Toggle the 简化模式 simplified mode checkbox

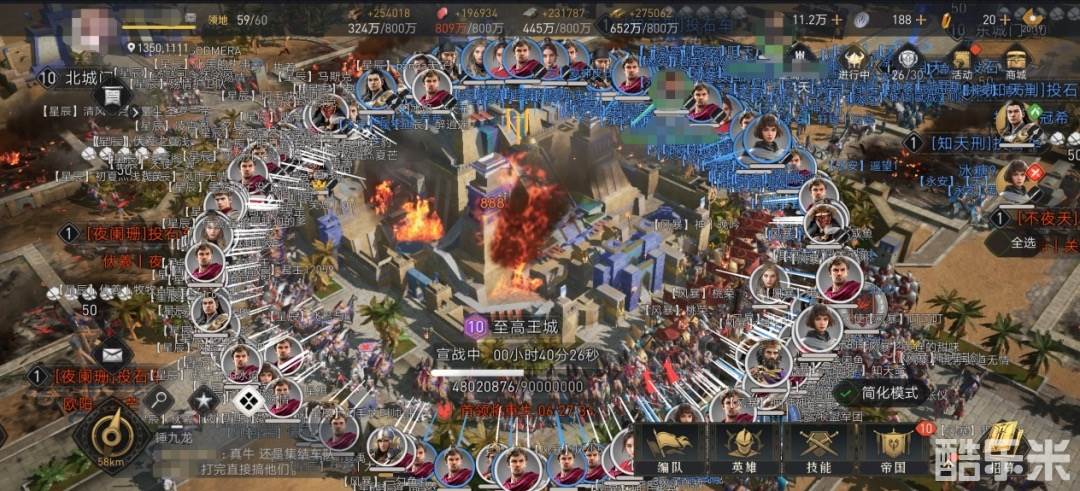click(x=850, y=393)
